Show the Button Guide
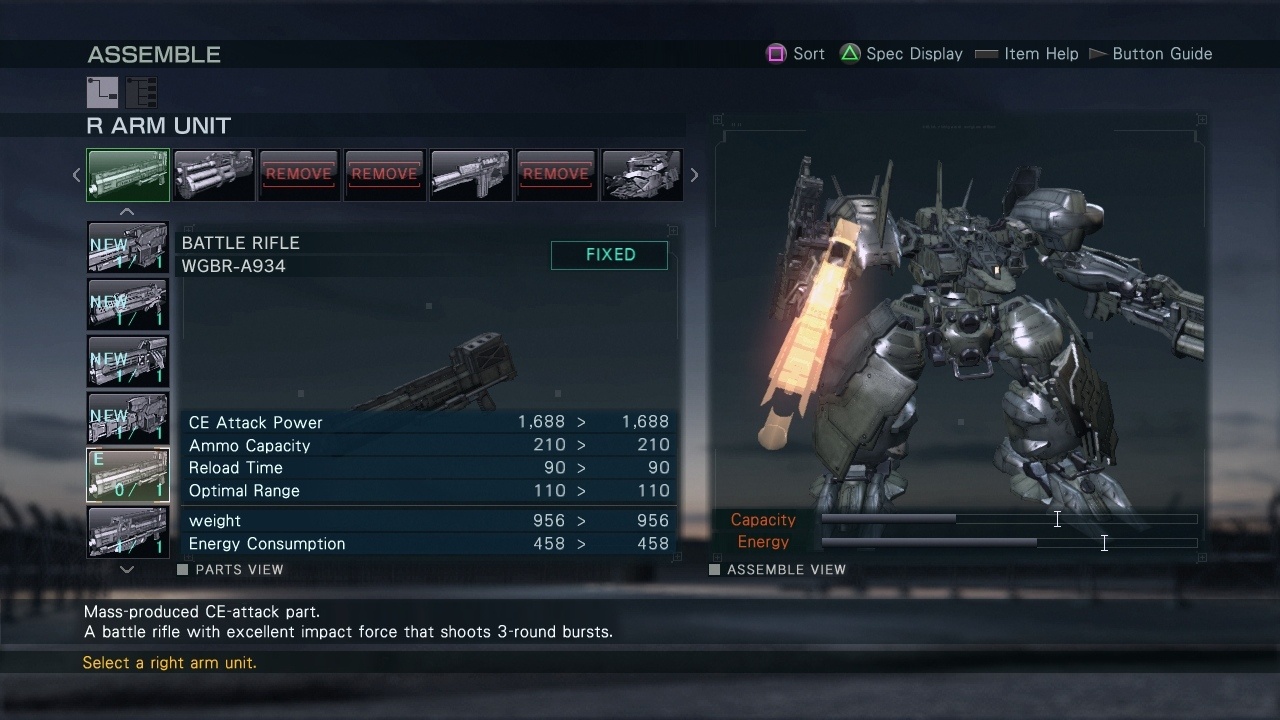The height and width of the screenshot is (720, 1280). pyautogui.click(x=1150, y=54)
